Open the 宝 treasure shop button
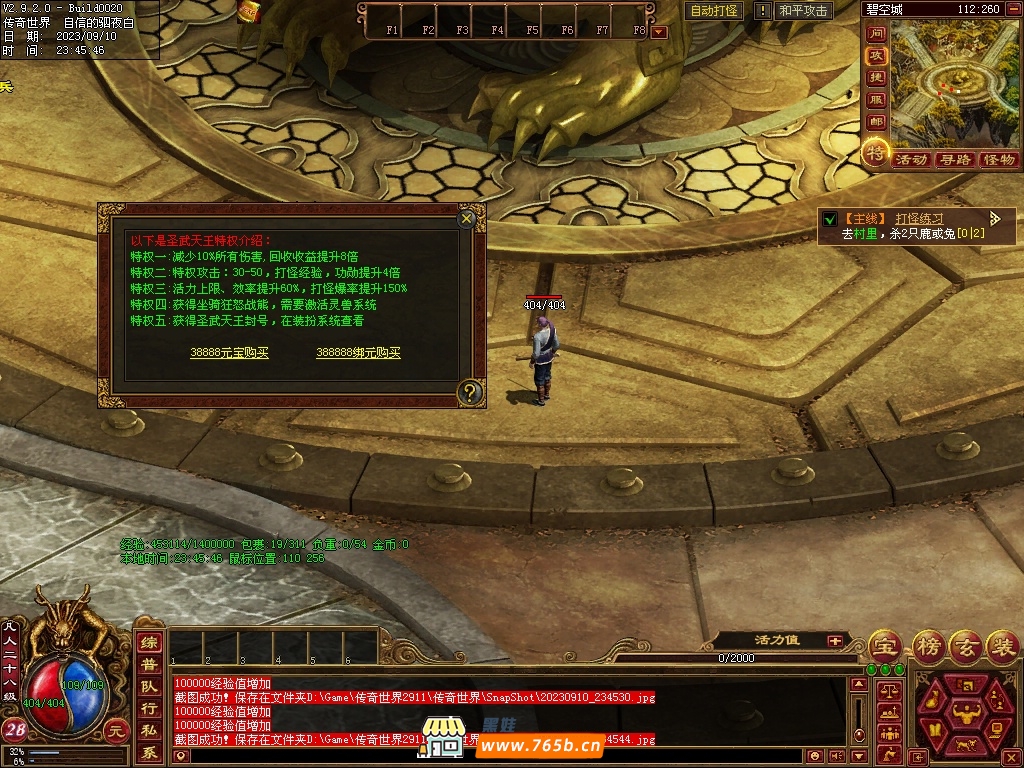 tap(884, 645)
